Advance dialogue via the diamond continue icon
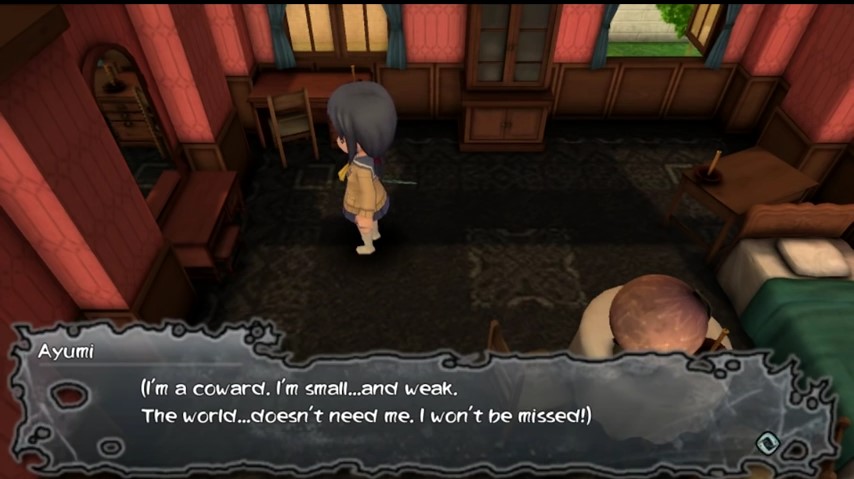 pyautogui.click(x=766, y=439)
